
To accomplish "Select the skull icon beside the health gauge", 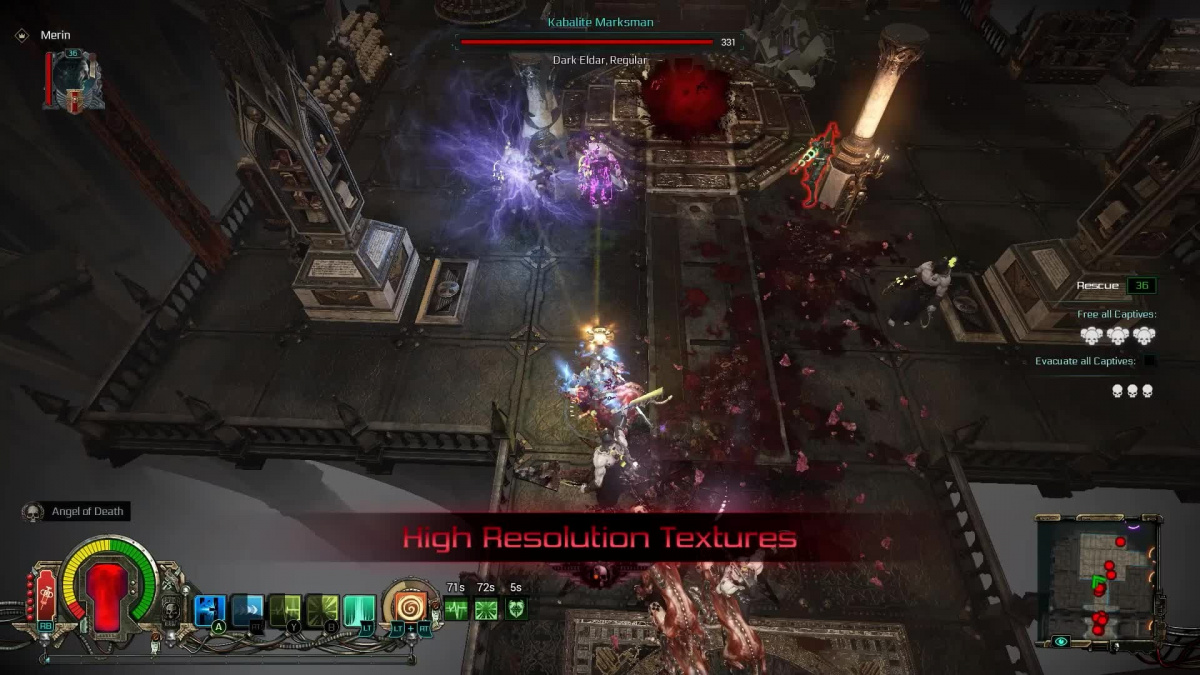I will [x=170, y=609].
